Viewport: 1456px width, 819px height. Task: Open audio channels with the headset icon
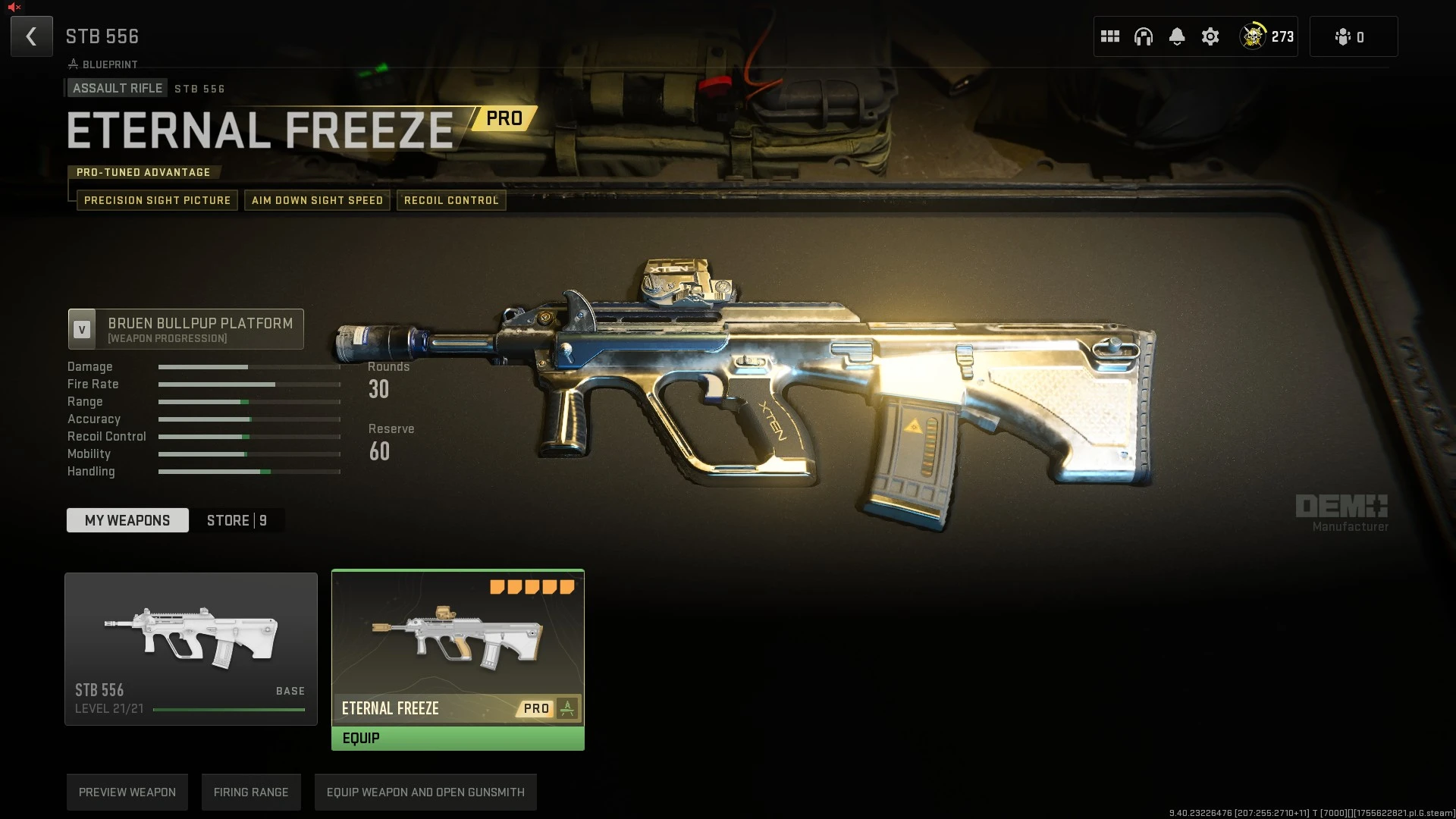[1143, 36]
